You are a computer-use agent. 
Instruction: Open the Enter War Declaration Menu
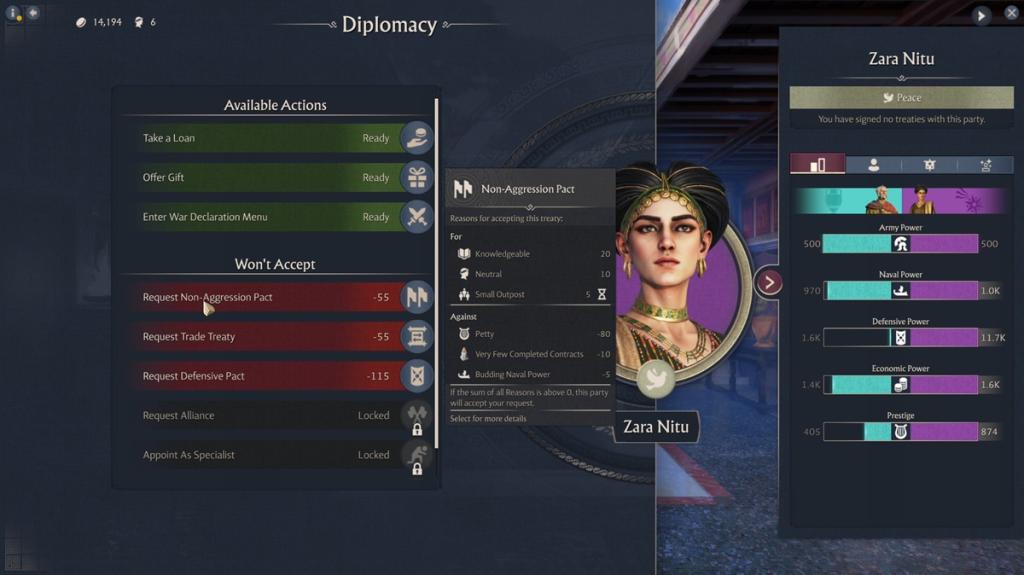click(270, 217)
